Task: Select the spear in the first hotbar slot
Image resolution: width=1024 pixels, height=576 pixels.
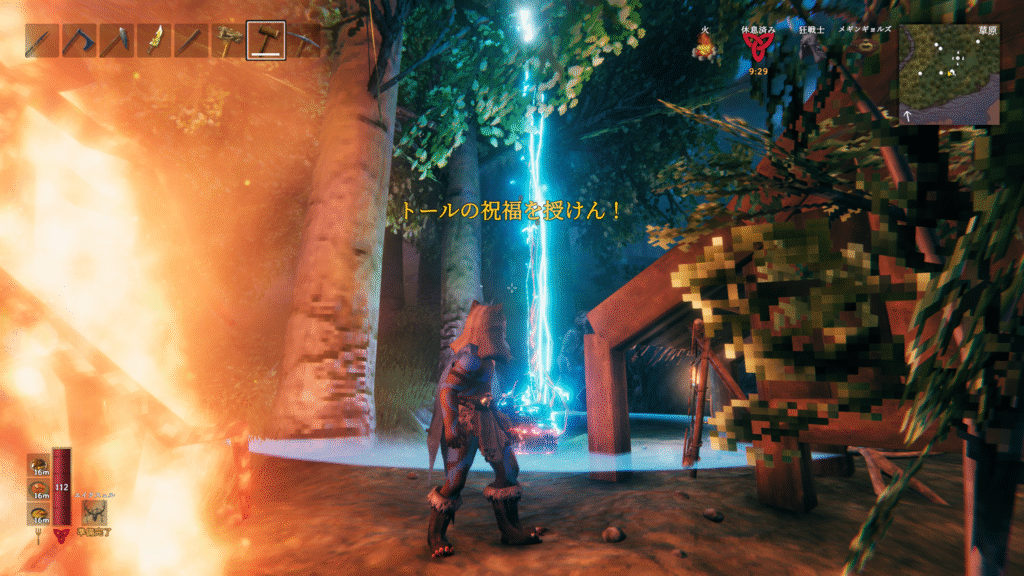Action: click(42, 41)
